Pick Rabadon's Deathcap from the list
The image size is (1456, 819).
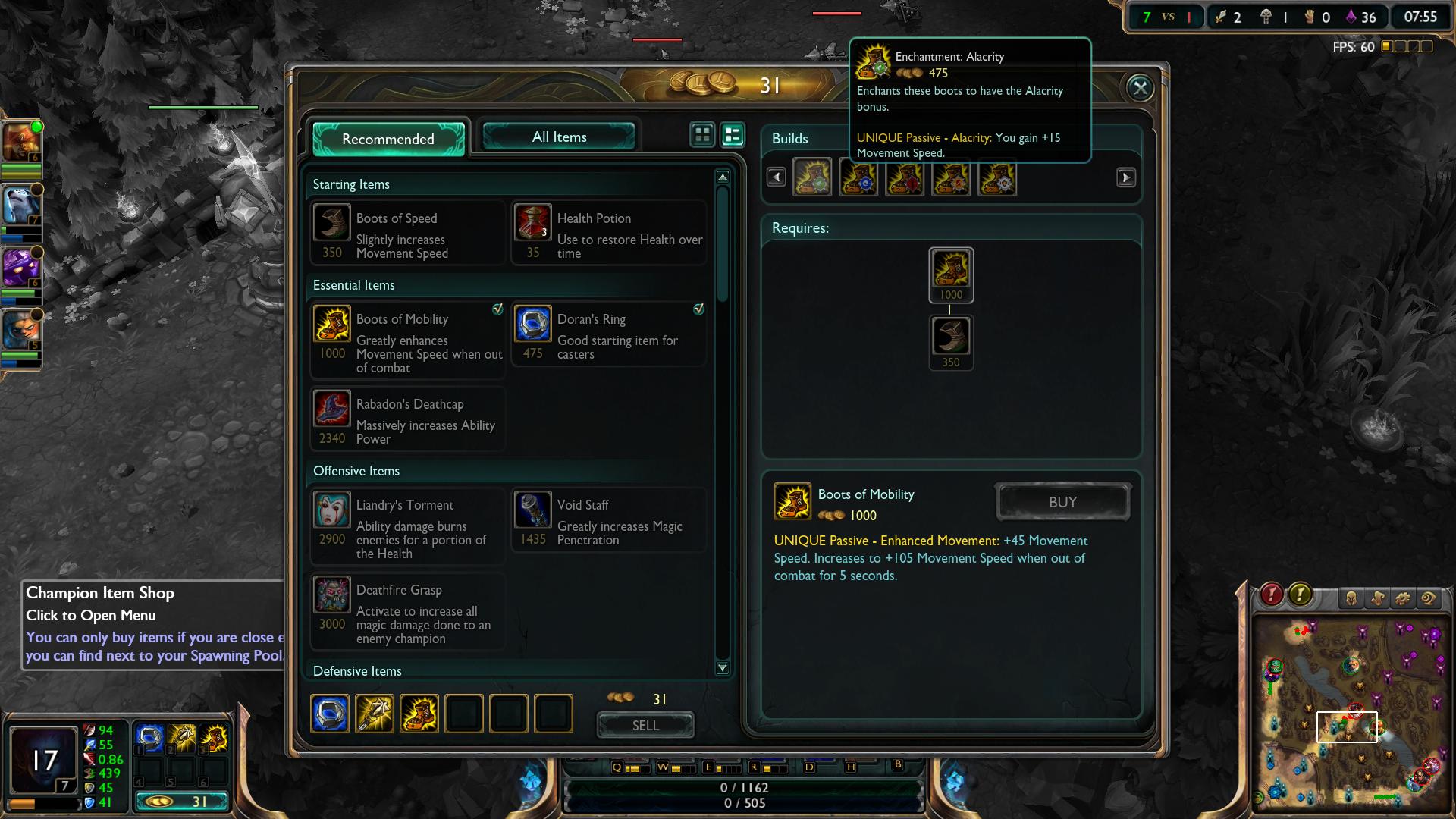408,419
